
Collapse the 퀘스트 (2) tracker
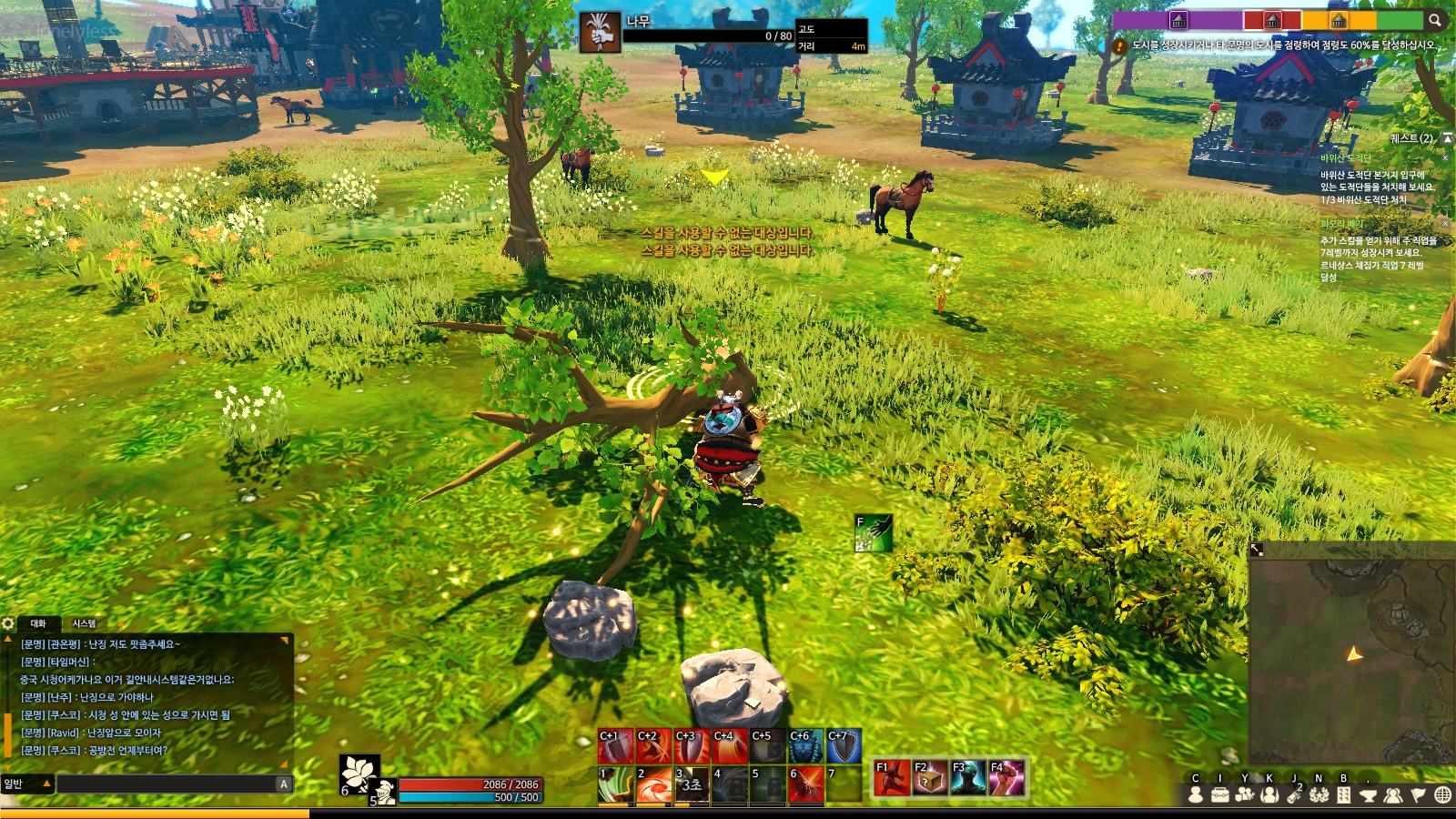[1447, 138]
